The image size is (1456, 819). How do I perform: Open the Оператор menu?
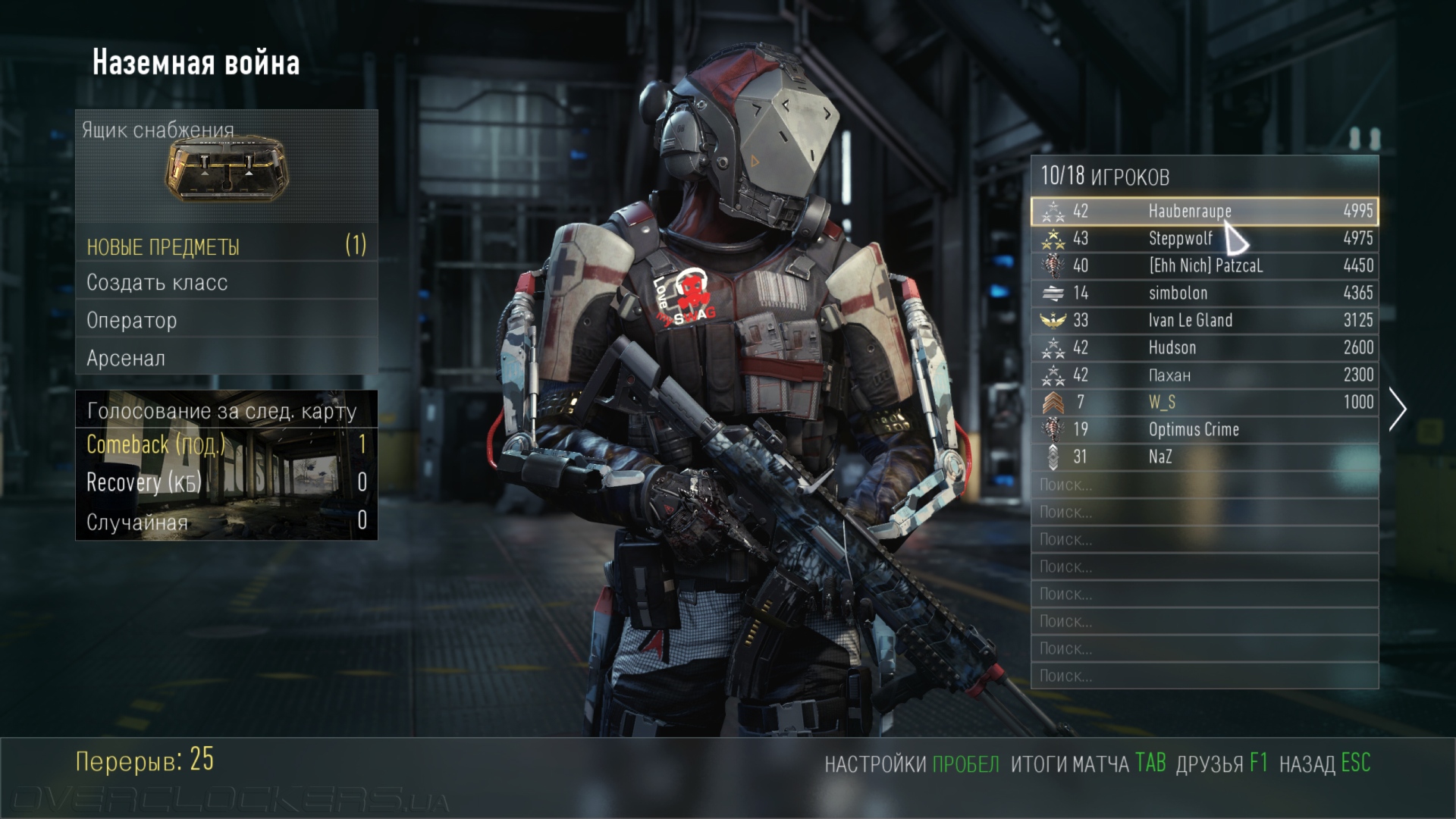click(227, 320)
